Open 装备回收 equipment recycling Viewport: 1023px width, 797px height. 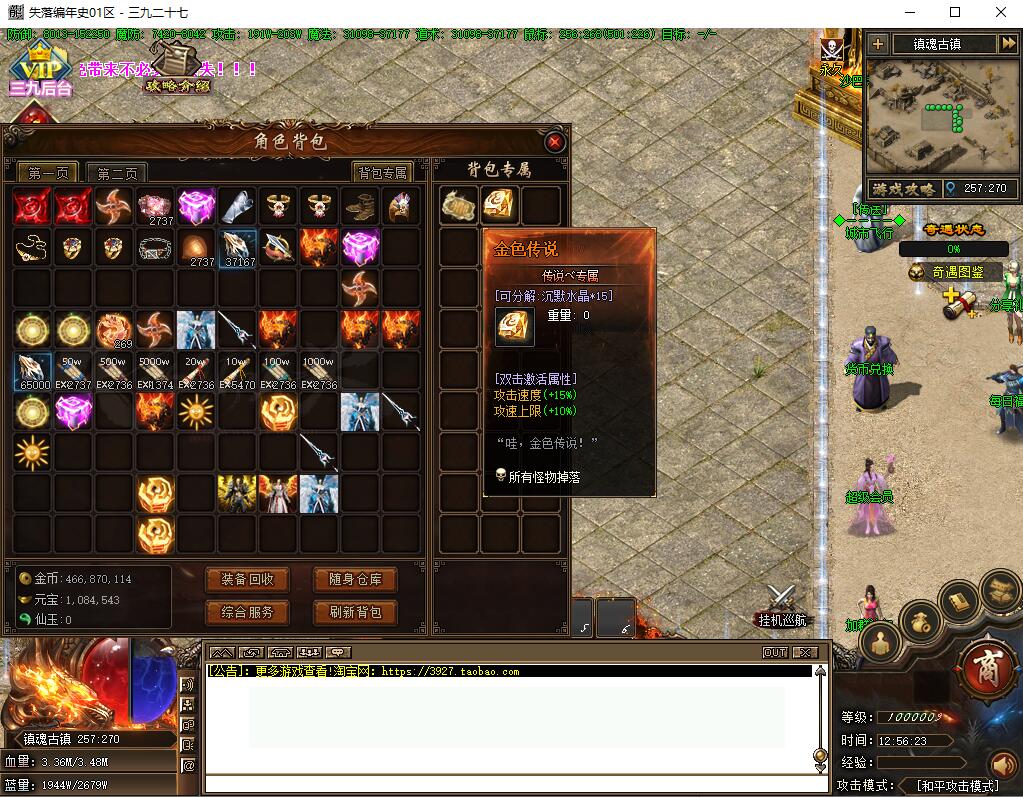[x=247, y=580]
